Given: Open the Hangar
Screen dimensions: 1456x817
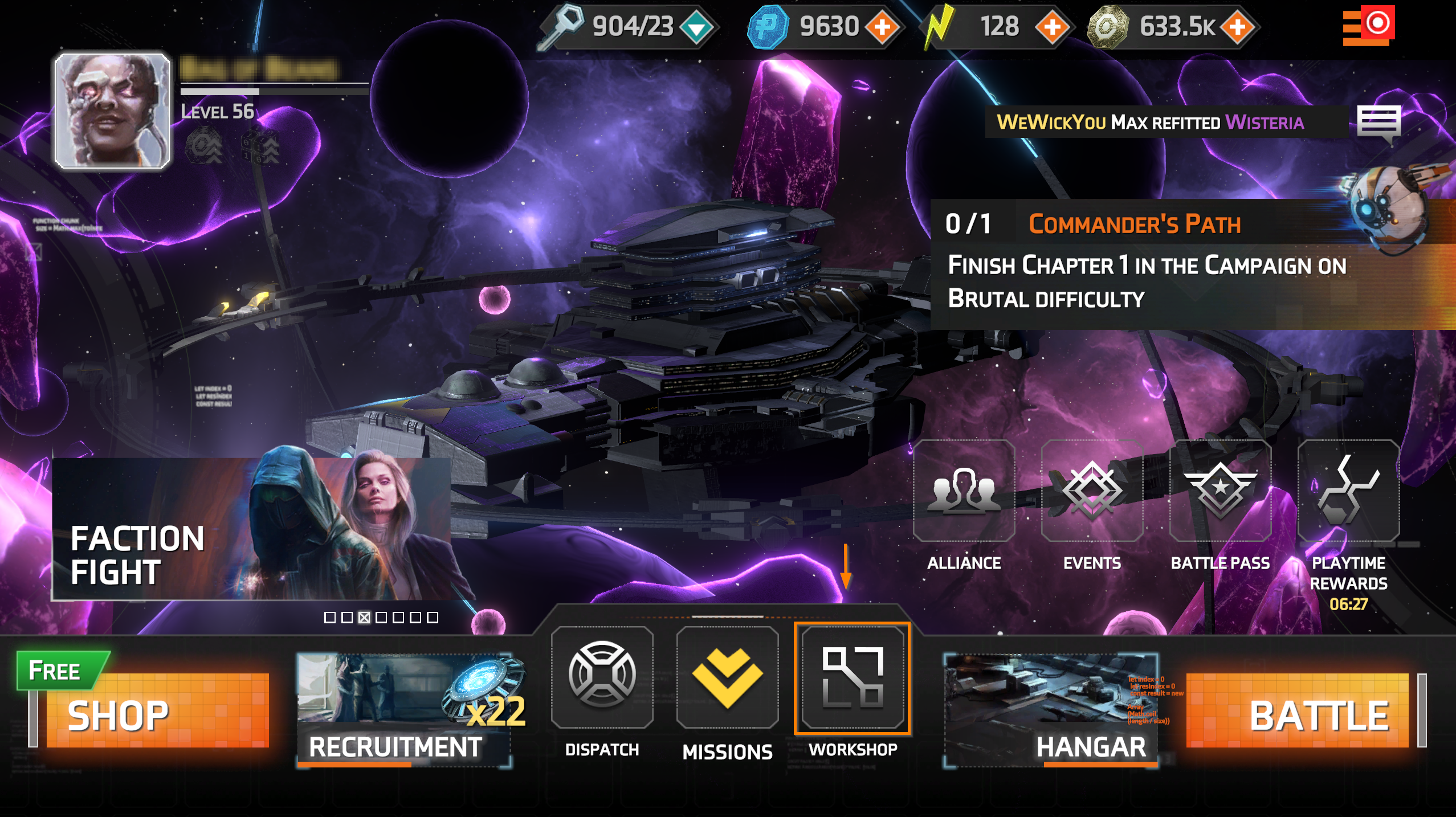Looking at the screenshot, I should pos(1051,710).
